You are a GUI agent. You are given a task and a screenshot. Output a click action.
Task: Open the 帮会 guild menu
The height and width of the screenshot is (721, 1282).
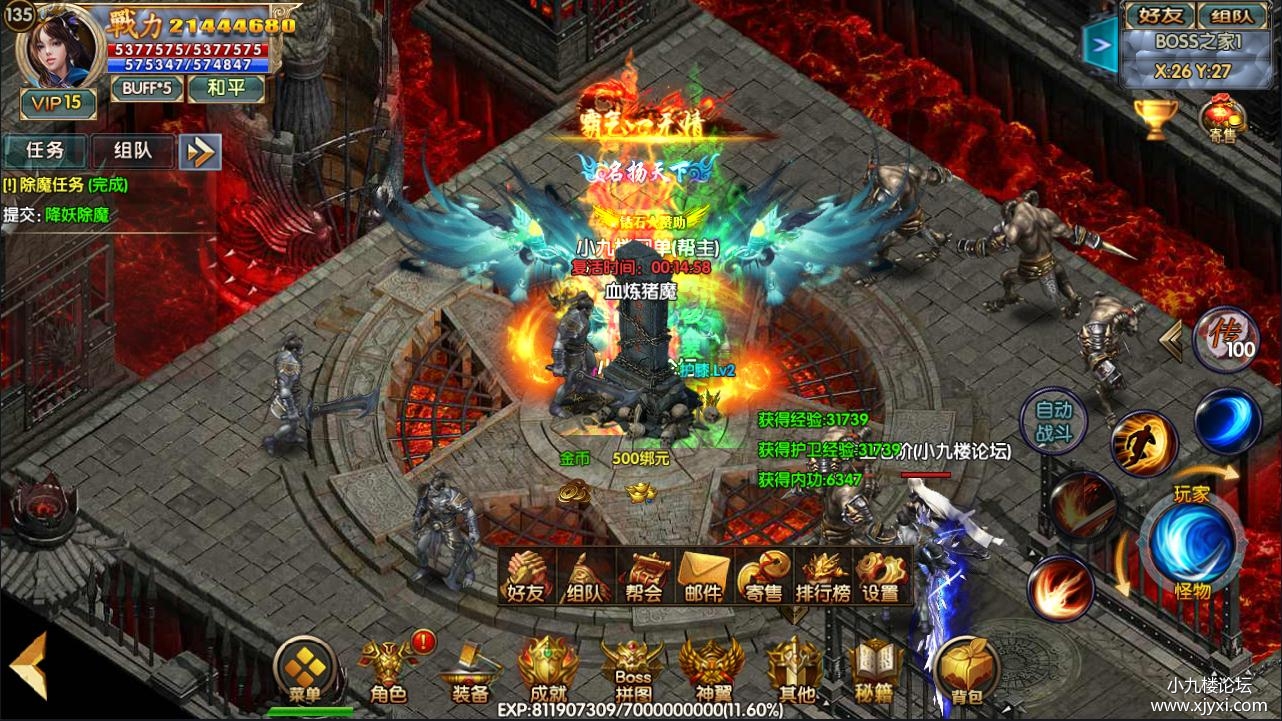tap(645, 577)
